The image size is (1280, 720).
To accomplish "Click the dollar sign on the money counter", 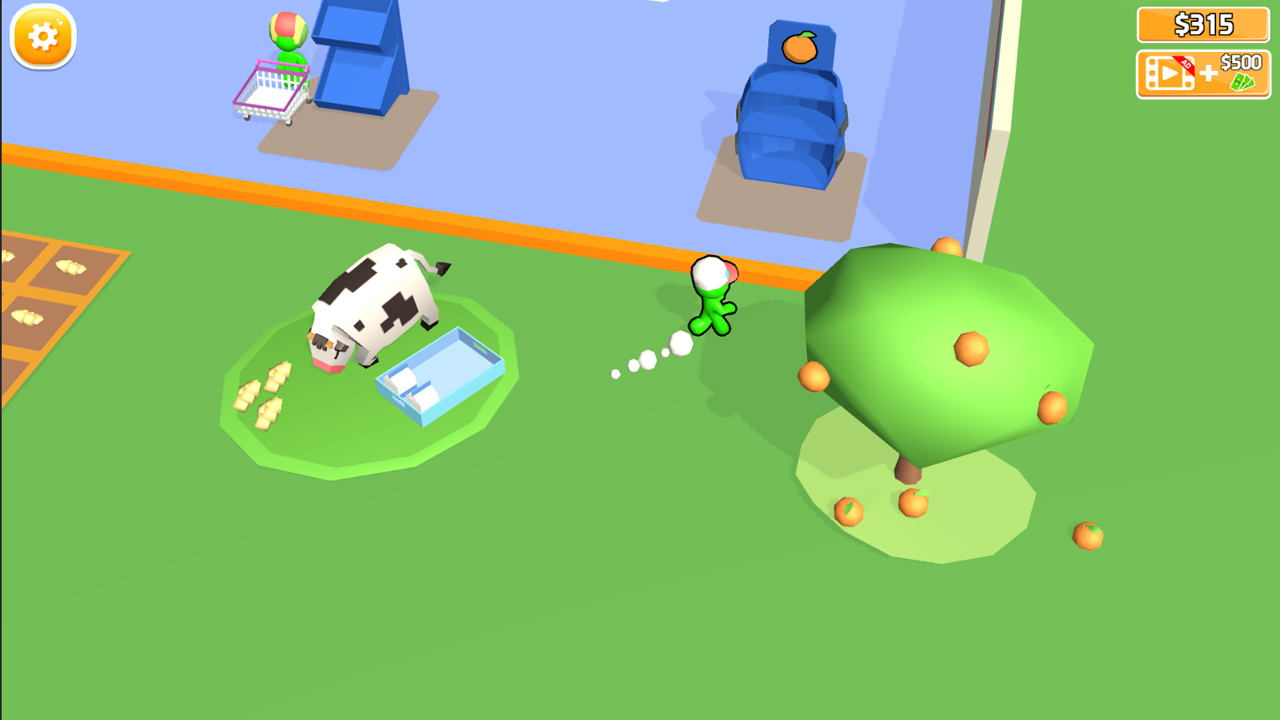I will [1180, 25].
